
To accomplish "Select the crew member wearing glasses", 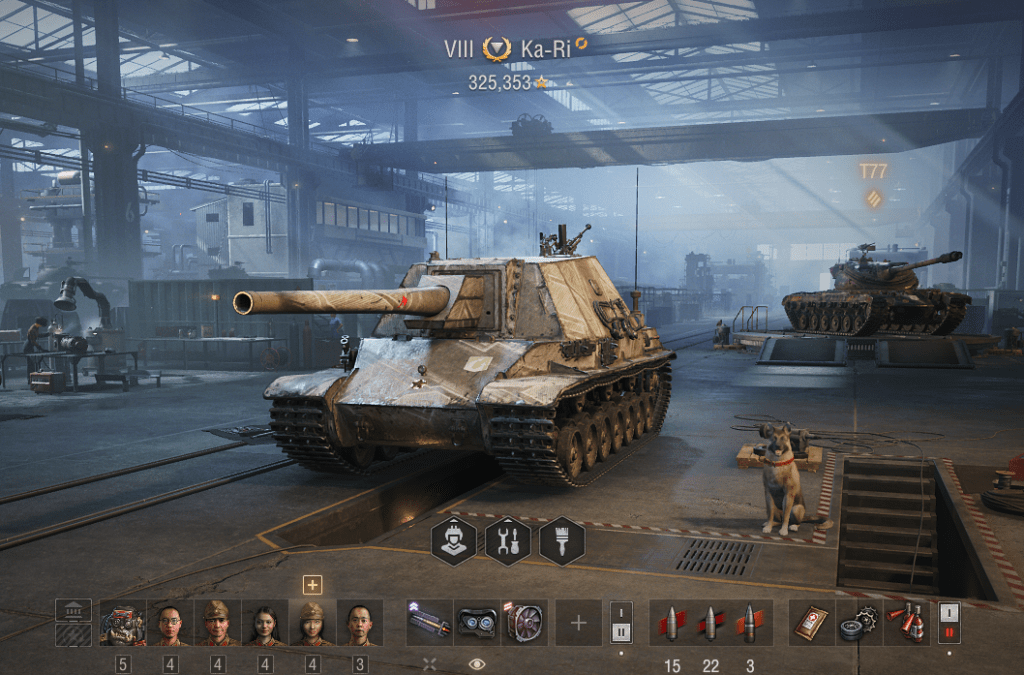I will tap(171, 623).
